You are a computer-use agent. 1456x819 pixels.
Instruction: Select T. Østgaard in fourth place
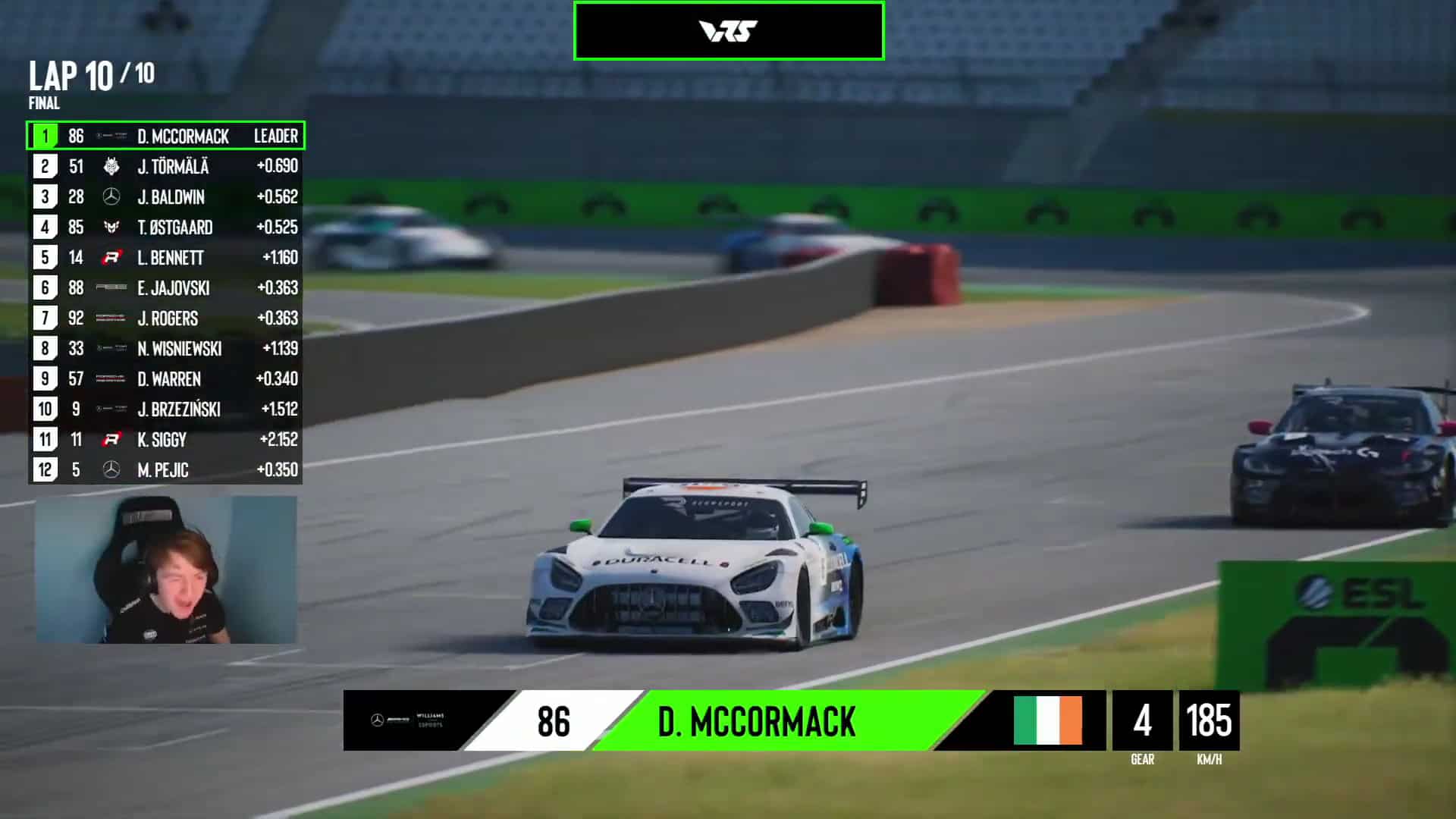[x=166, y=227]
